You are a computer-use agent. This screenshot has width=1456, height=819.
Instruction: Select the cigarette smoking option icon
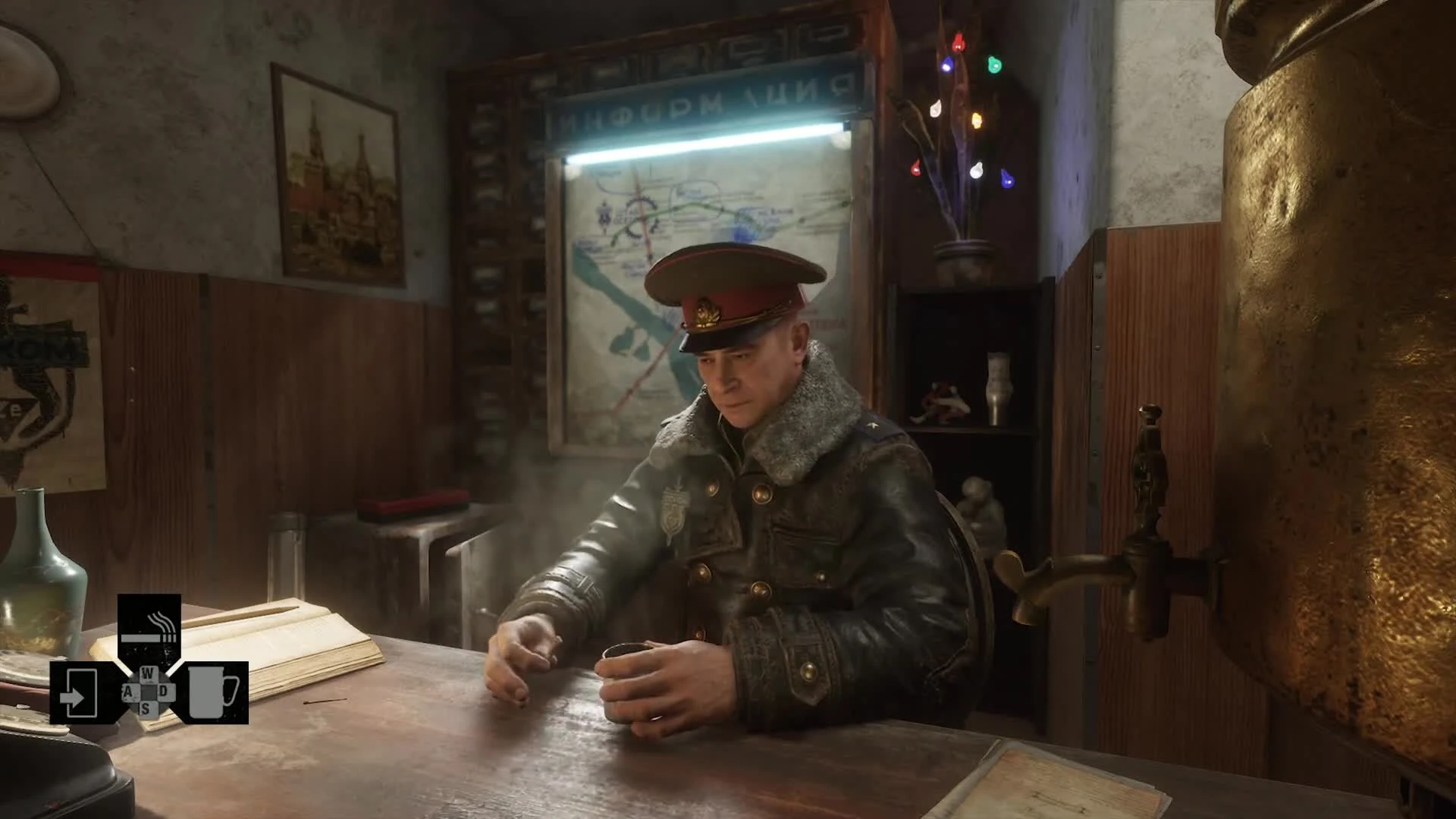click(x=149, y=628)
